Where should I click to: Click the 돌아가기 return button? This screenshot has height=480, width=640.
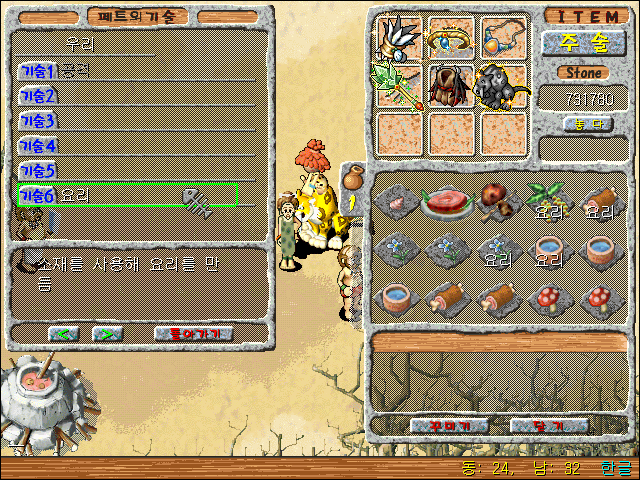pos(194,333)
